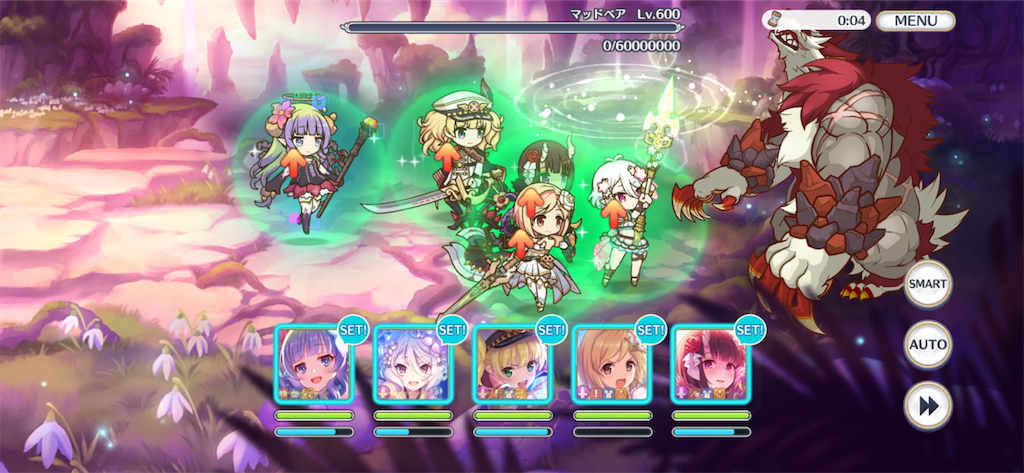Choose the blonde girl with captain hat portrait
This screenshot has height=473, width=1024.
(x=511, y=364)
